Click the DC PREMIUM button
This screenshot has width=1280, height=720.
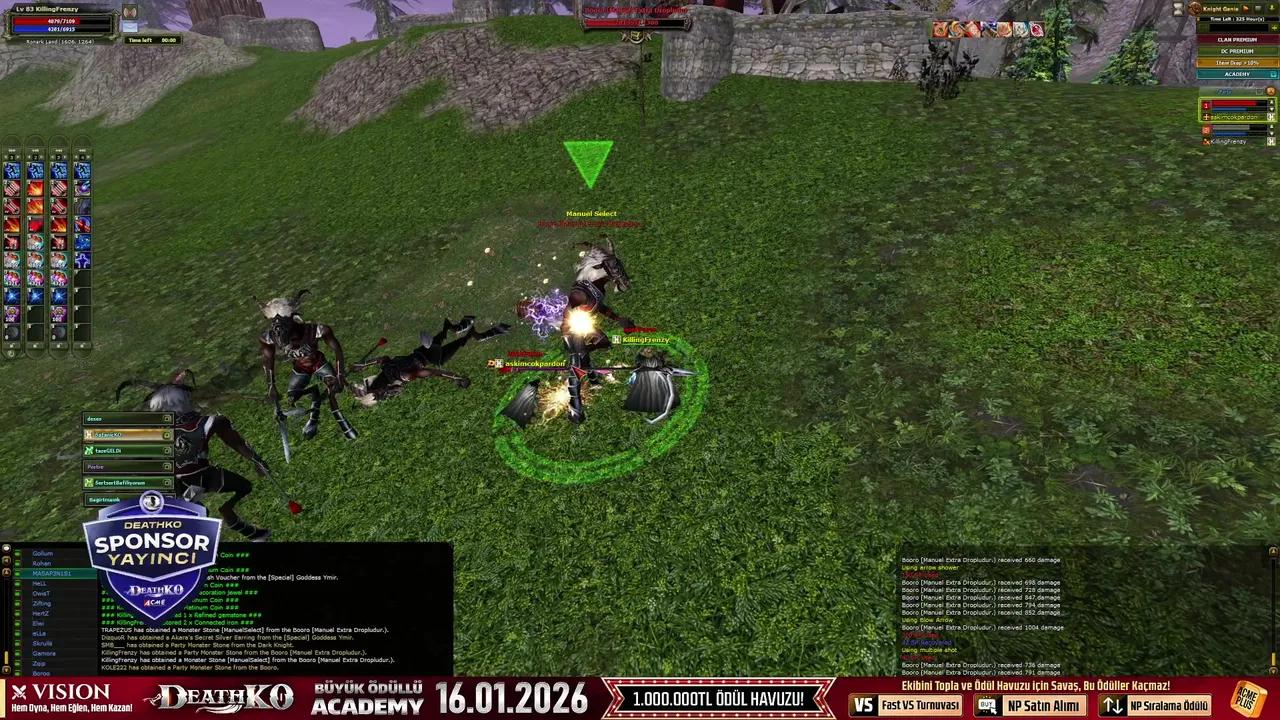coord(1236,50)
